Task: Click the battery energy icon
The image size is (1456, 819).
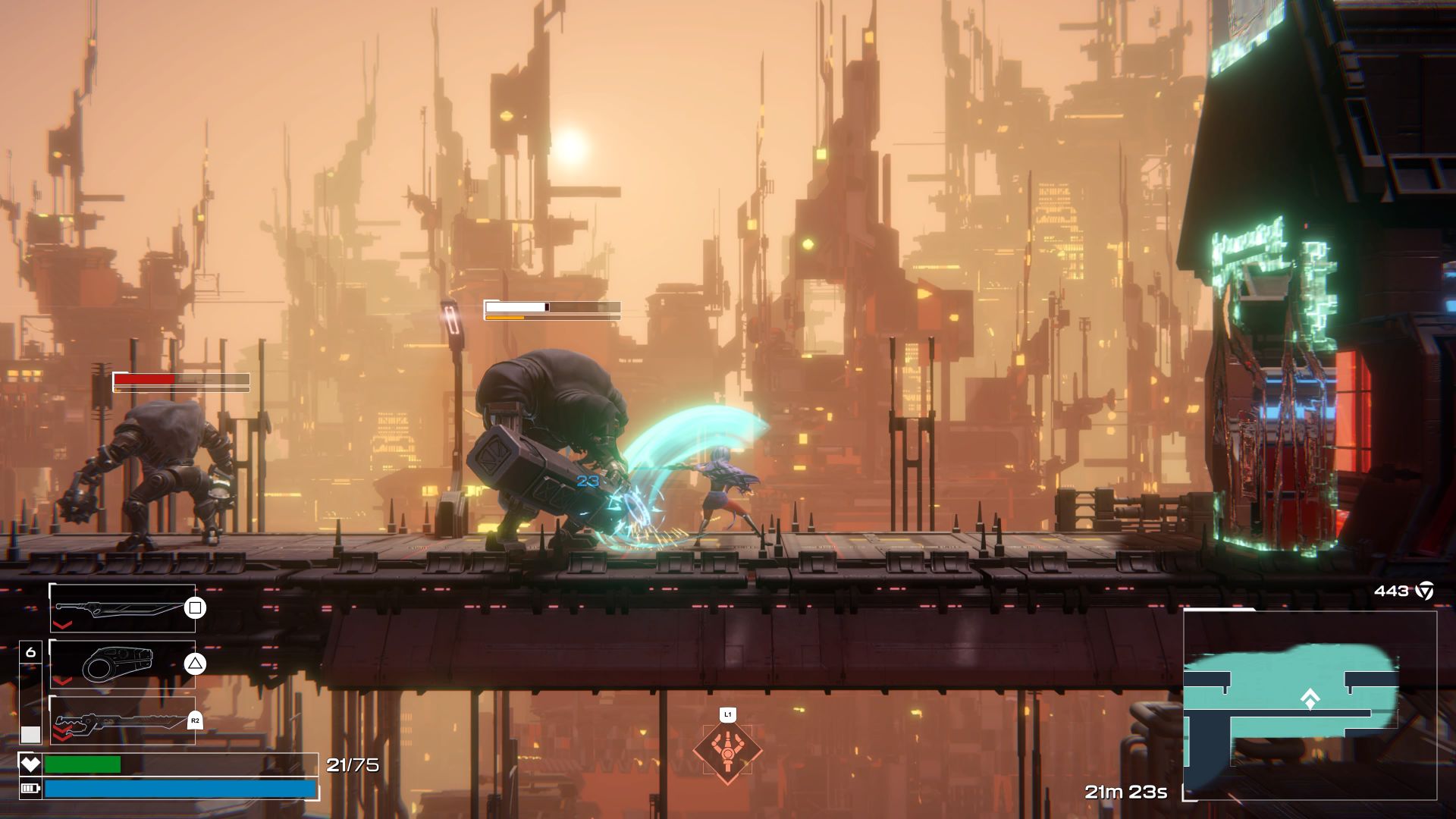Action: click(x=30, y=789)
